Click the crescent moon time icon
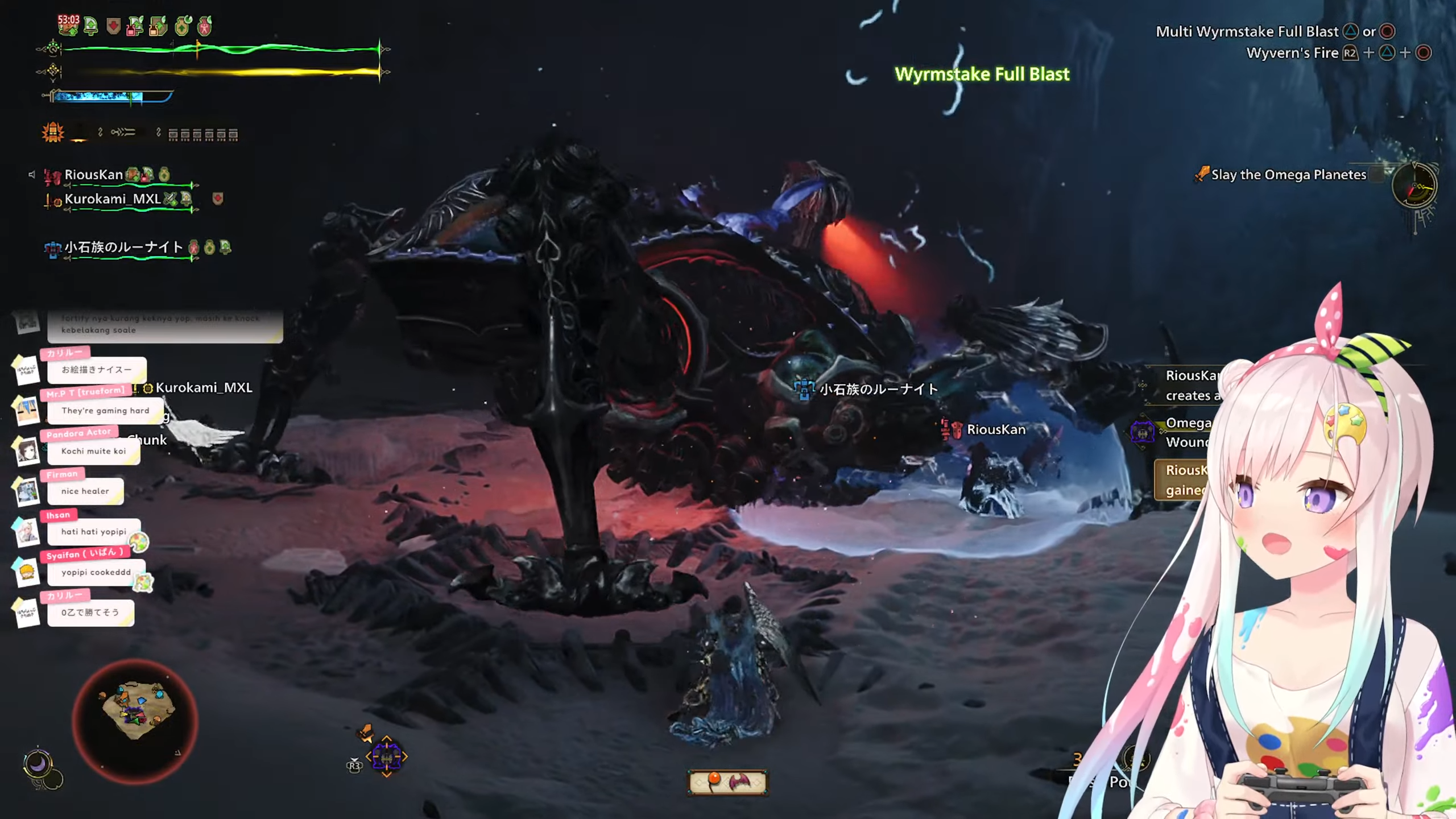Screen dimensions: 1456x819 pos(38,764)
